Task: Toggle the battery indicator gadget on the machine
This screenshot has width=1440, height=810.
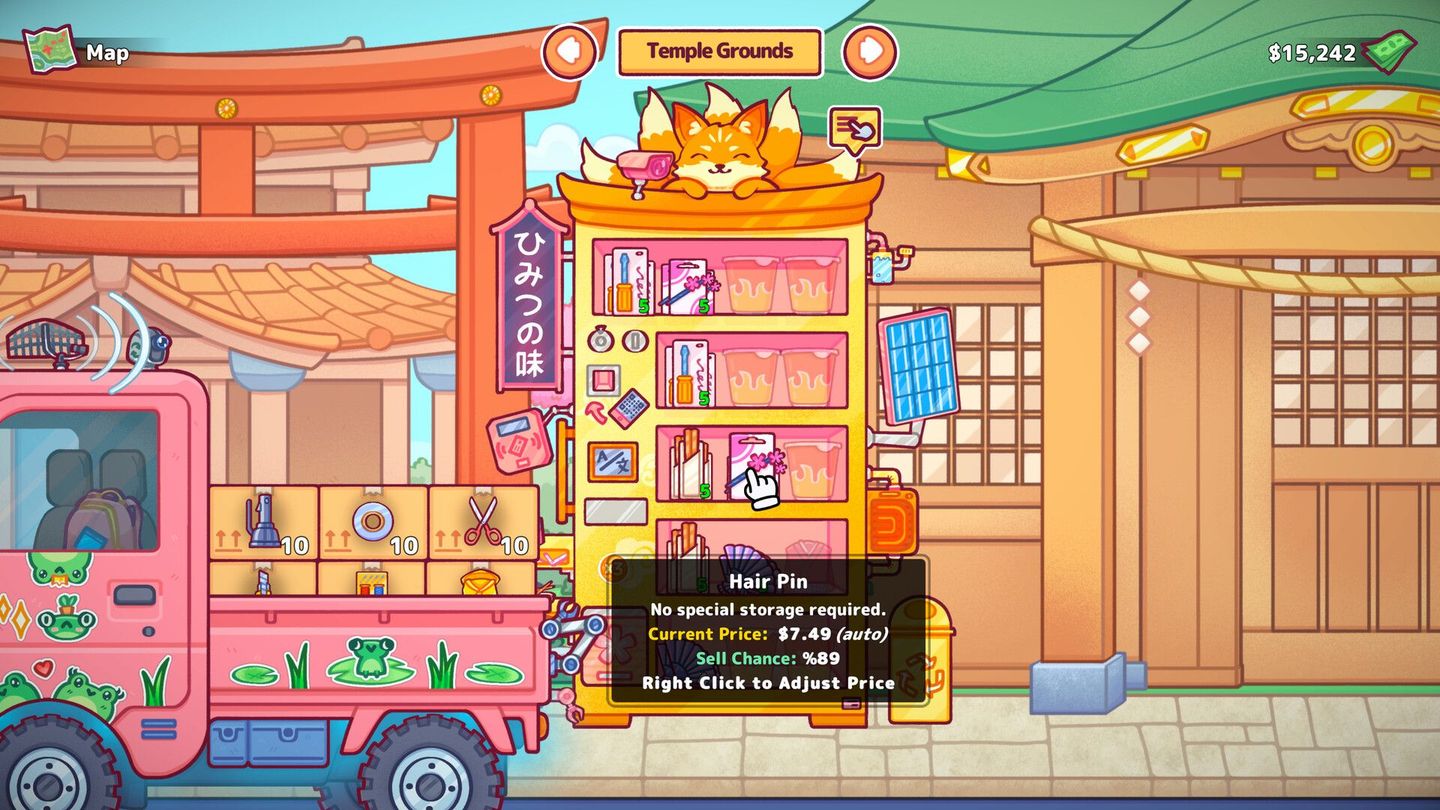Action: coord(633,341)
